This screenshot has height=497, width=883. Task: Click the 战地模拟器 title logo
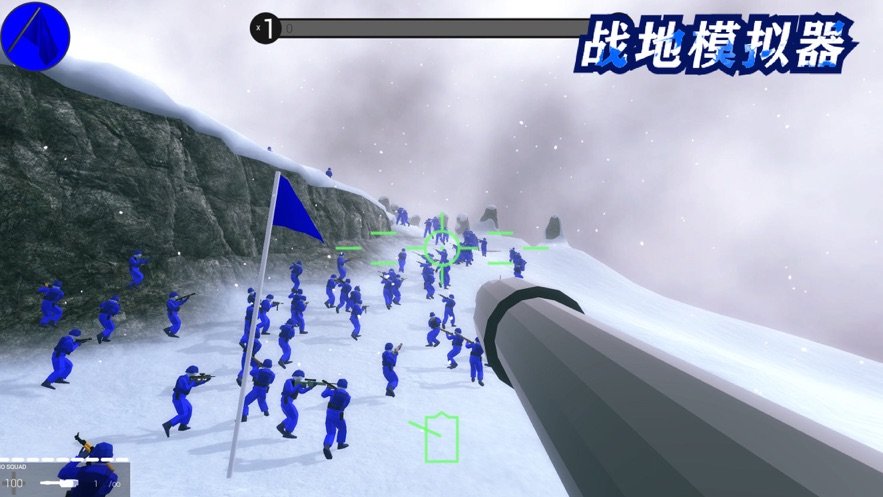[x=714, y=44]
